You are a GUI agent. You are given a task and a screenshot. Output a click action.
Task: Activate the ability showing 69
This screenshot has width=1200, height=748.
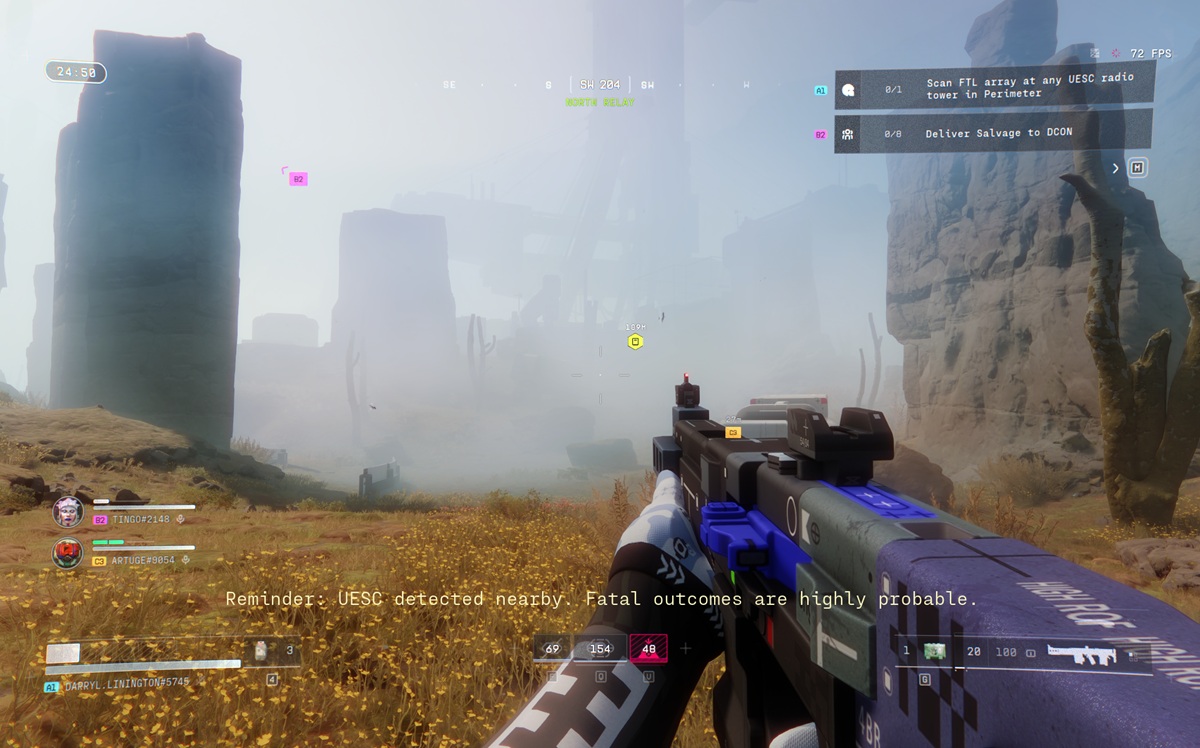[x=552, y=649]
